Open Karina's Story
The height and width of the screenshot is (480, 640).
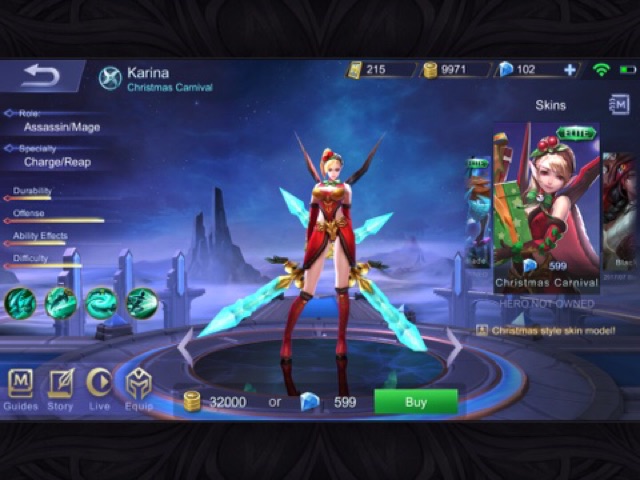click(x=60, y=388)
